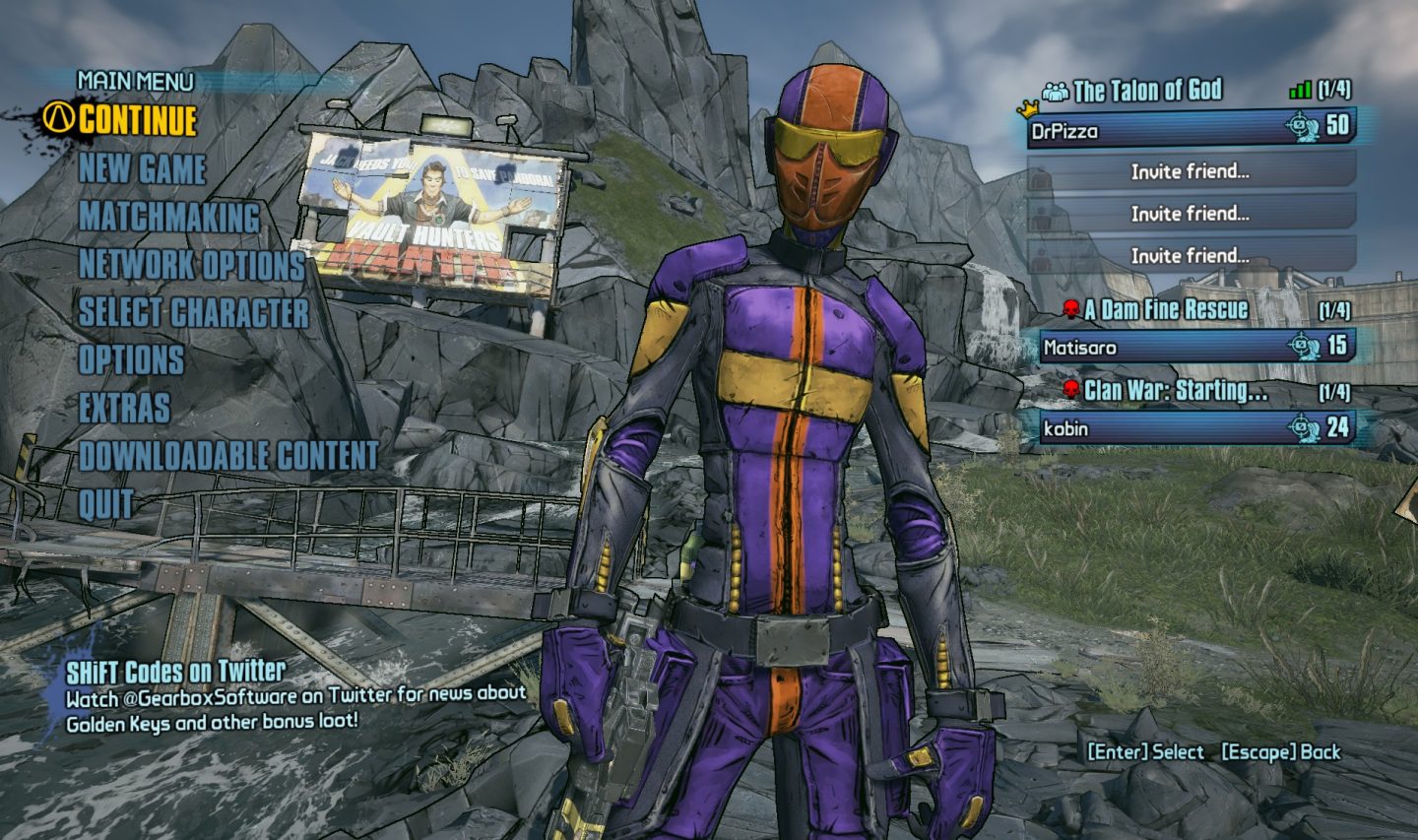Open SELECT CHARACTER

click(x=194, y=313)
